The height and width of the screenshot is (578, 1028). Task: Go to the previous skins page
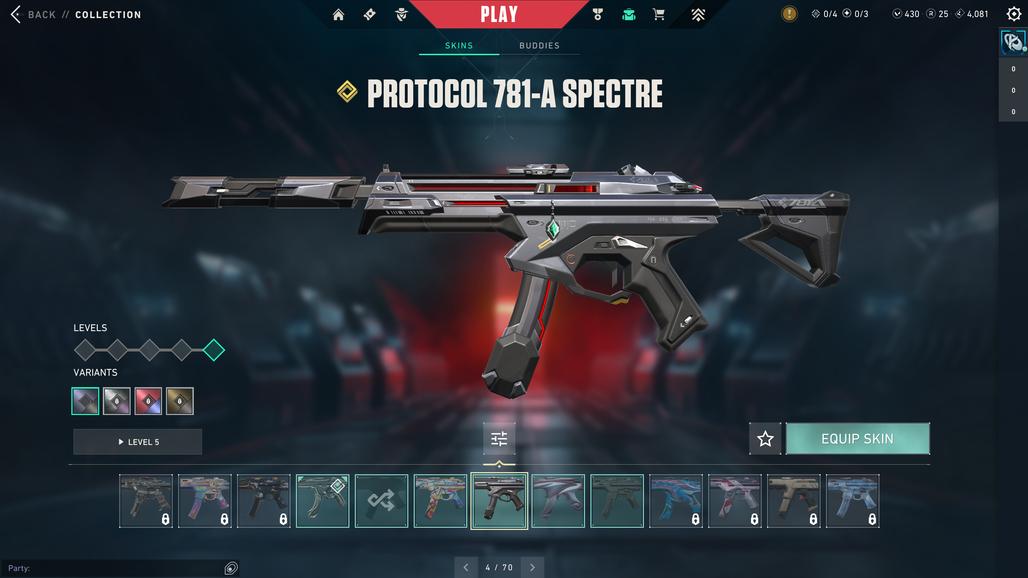[x=465, y=567]
